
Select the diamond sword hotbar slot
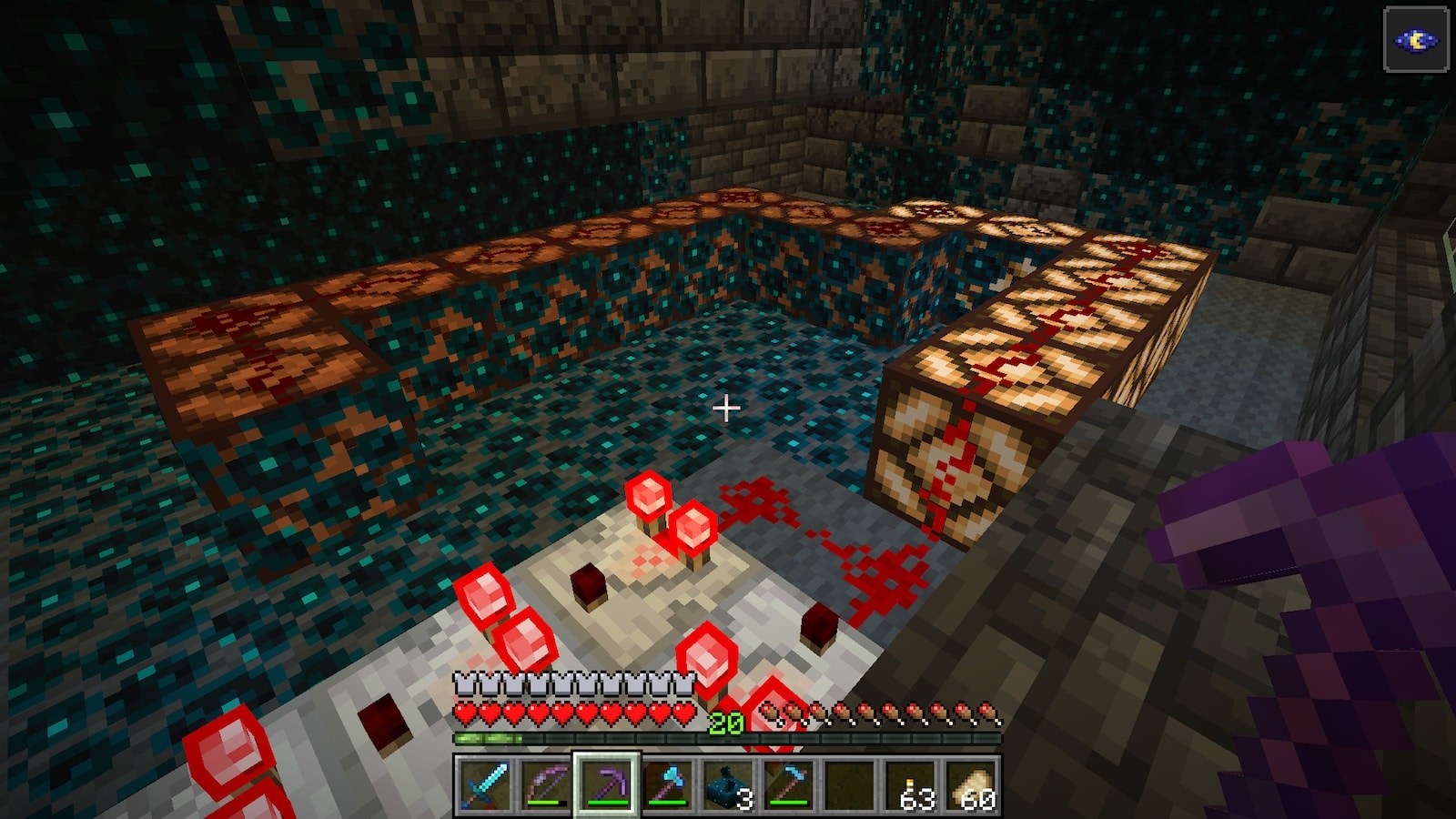[483, 784]
